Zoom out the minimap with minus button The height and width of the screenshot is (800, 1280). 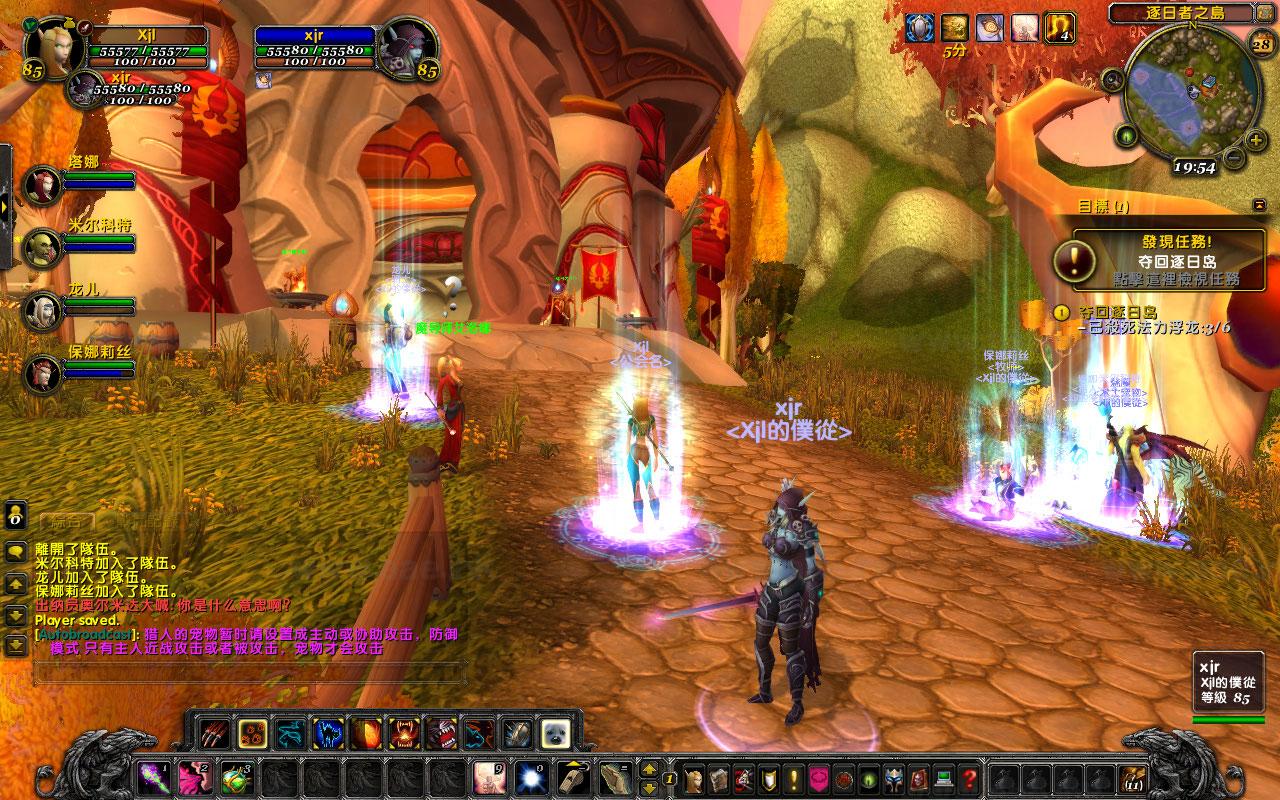(x=1233, y=157)
